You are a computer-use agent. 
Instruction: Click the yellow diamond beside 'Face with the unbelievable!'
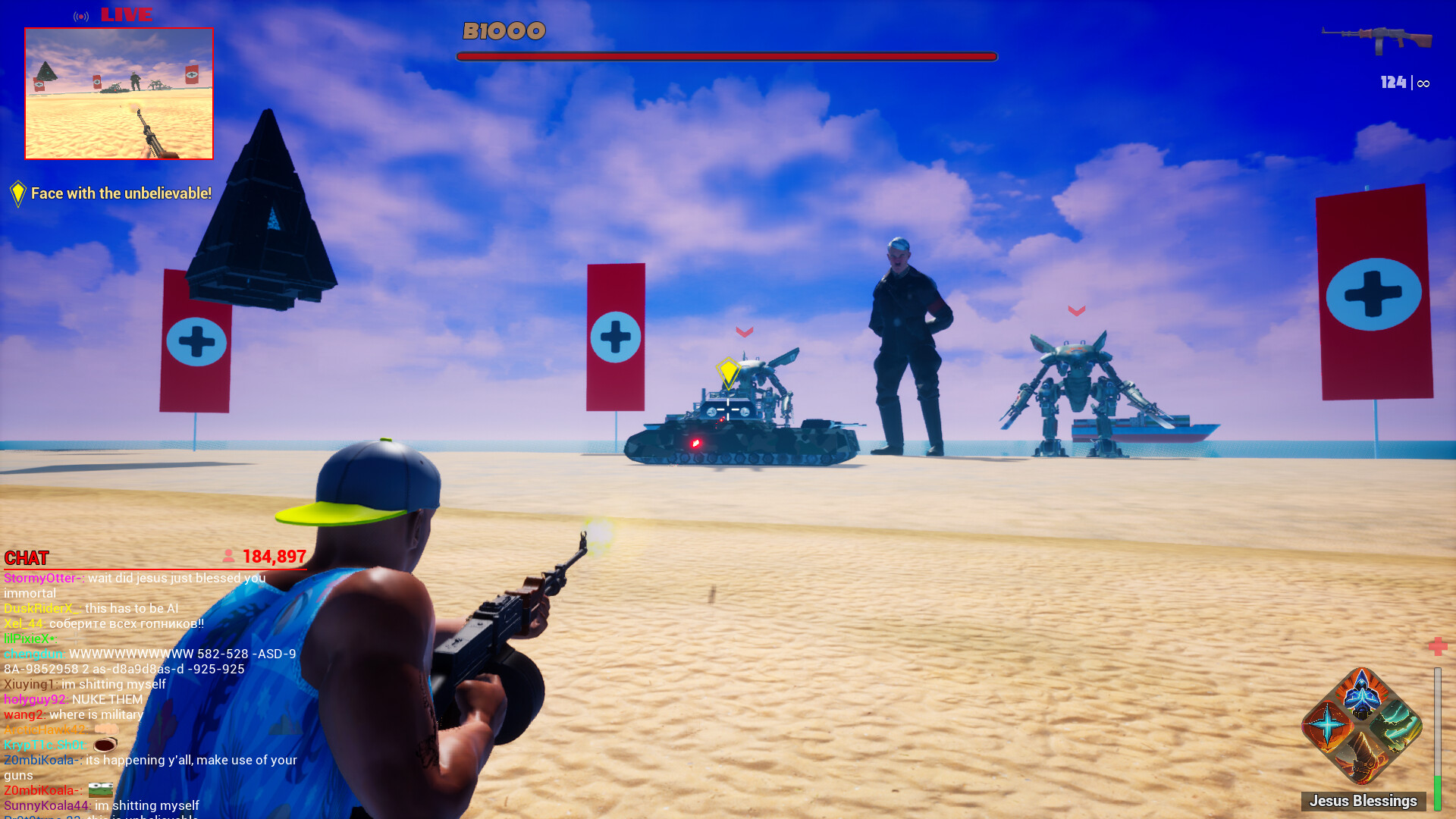(x=17, y=193)
